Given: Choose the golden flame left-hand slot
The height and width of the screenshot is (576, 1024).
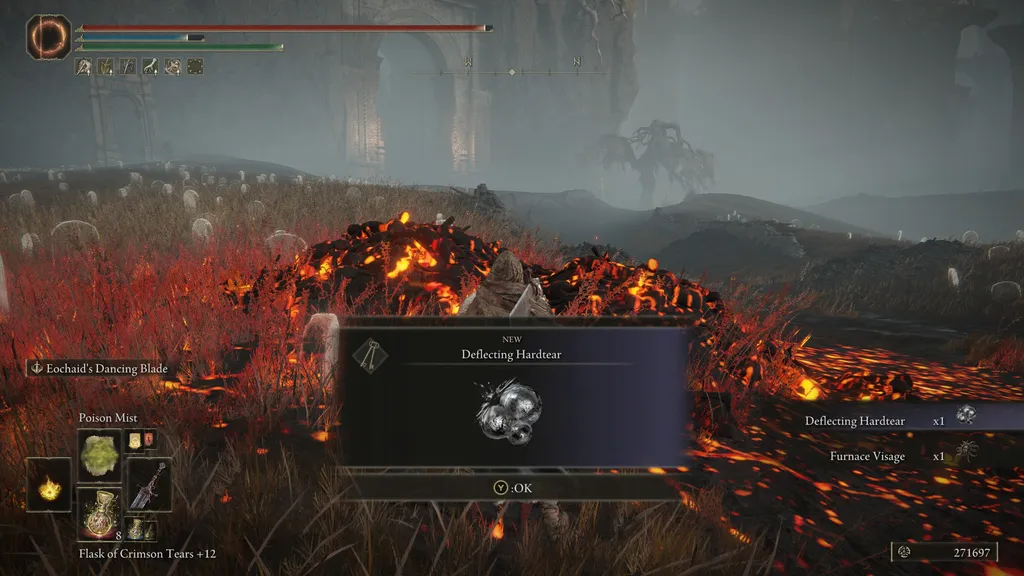Looking at the screenshot, I should pos(48,485).
